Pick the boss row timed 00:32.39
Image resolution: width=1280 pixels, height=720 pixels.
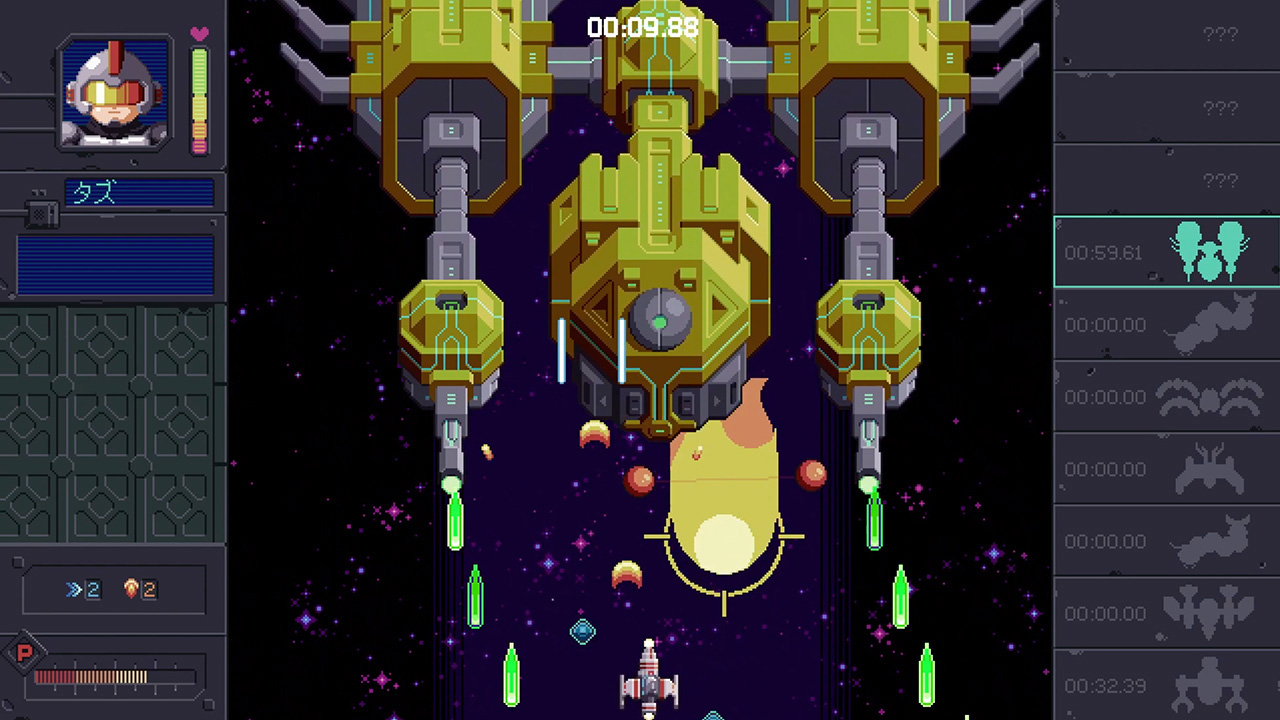1166,686
